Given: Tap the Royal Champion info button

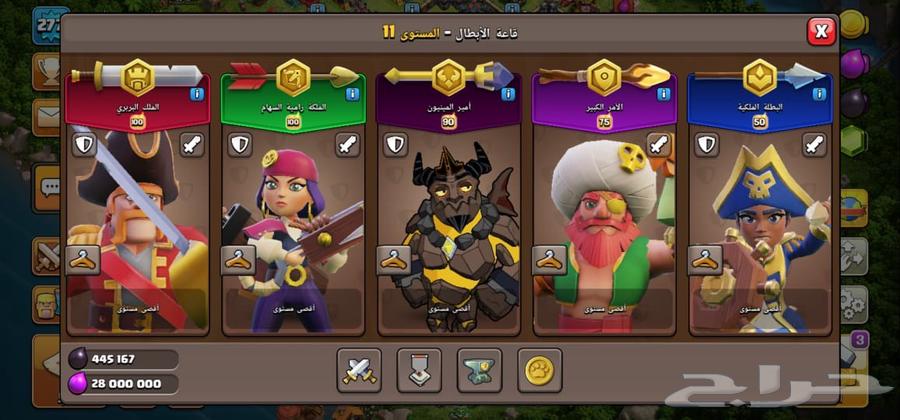Looking at the screenshot, I should (x=820, y=94).
